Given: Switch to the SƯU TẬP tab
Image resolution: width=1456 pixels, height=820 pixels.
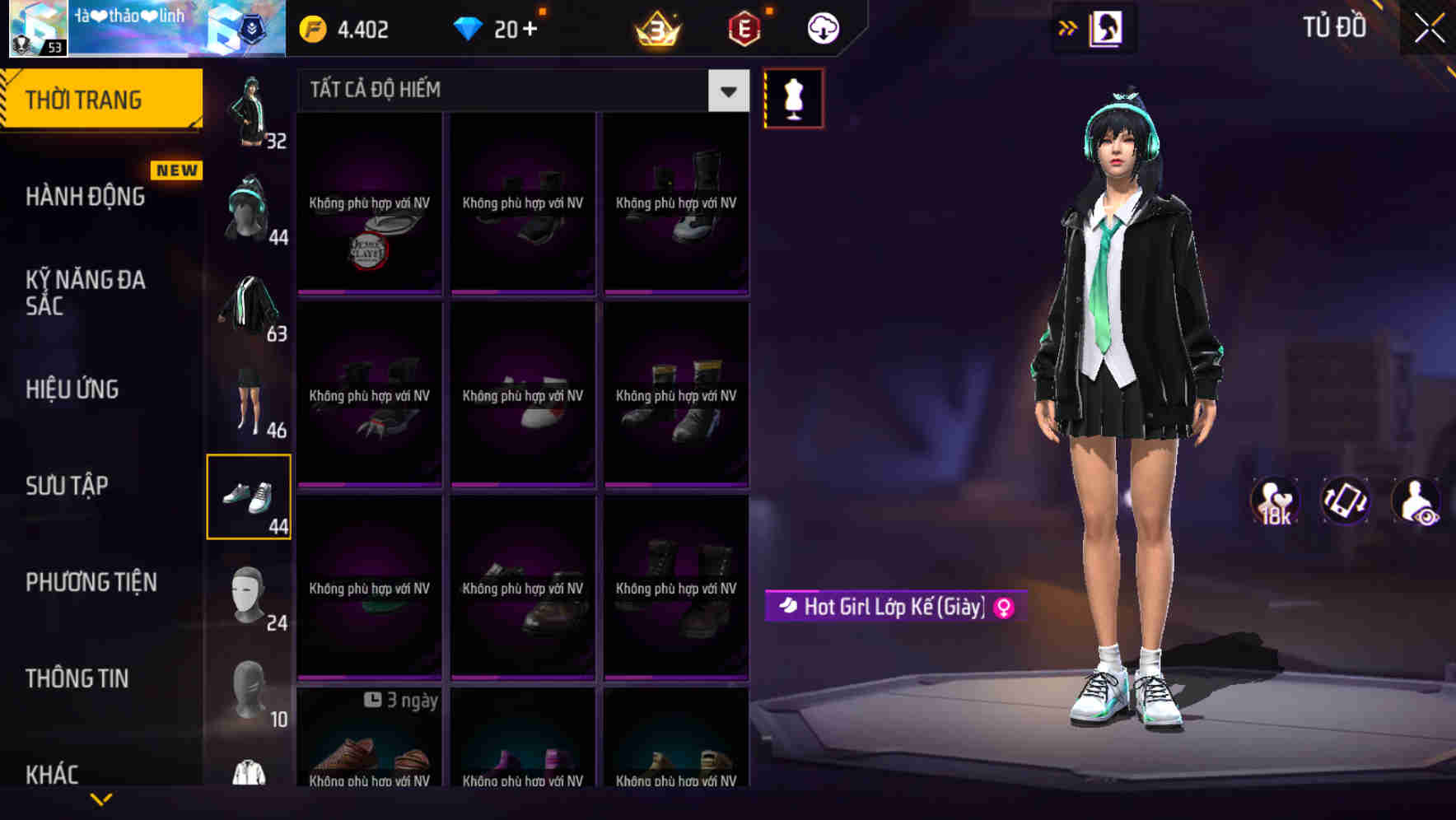Looking at the screenshot, I should click(68, 486).
